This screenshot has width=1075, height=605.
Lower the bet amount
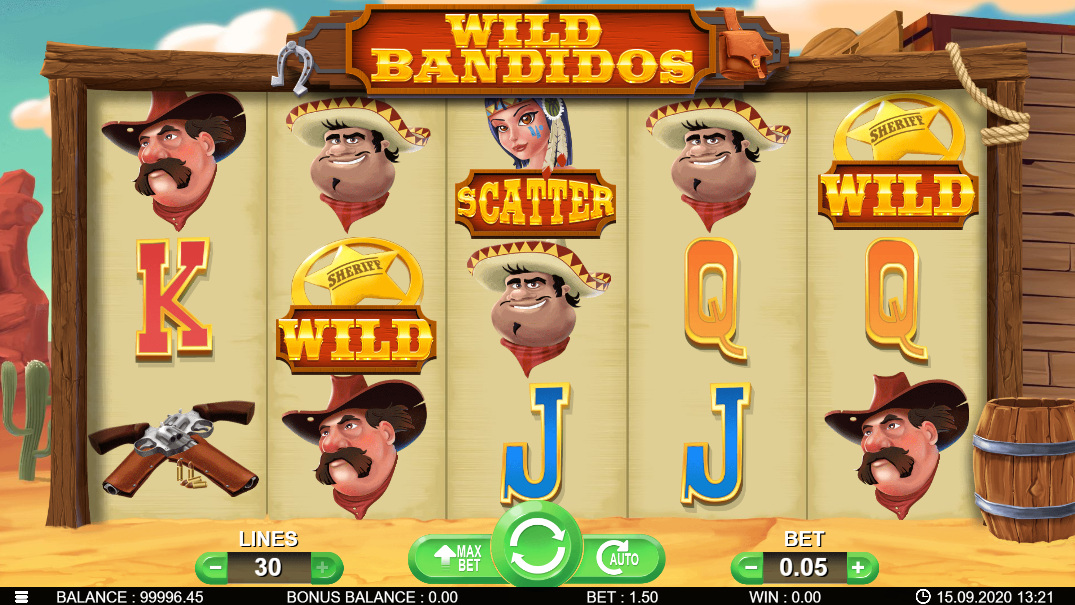click(749, 568)
